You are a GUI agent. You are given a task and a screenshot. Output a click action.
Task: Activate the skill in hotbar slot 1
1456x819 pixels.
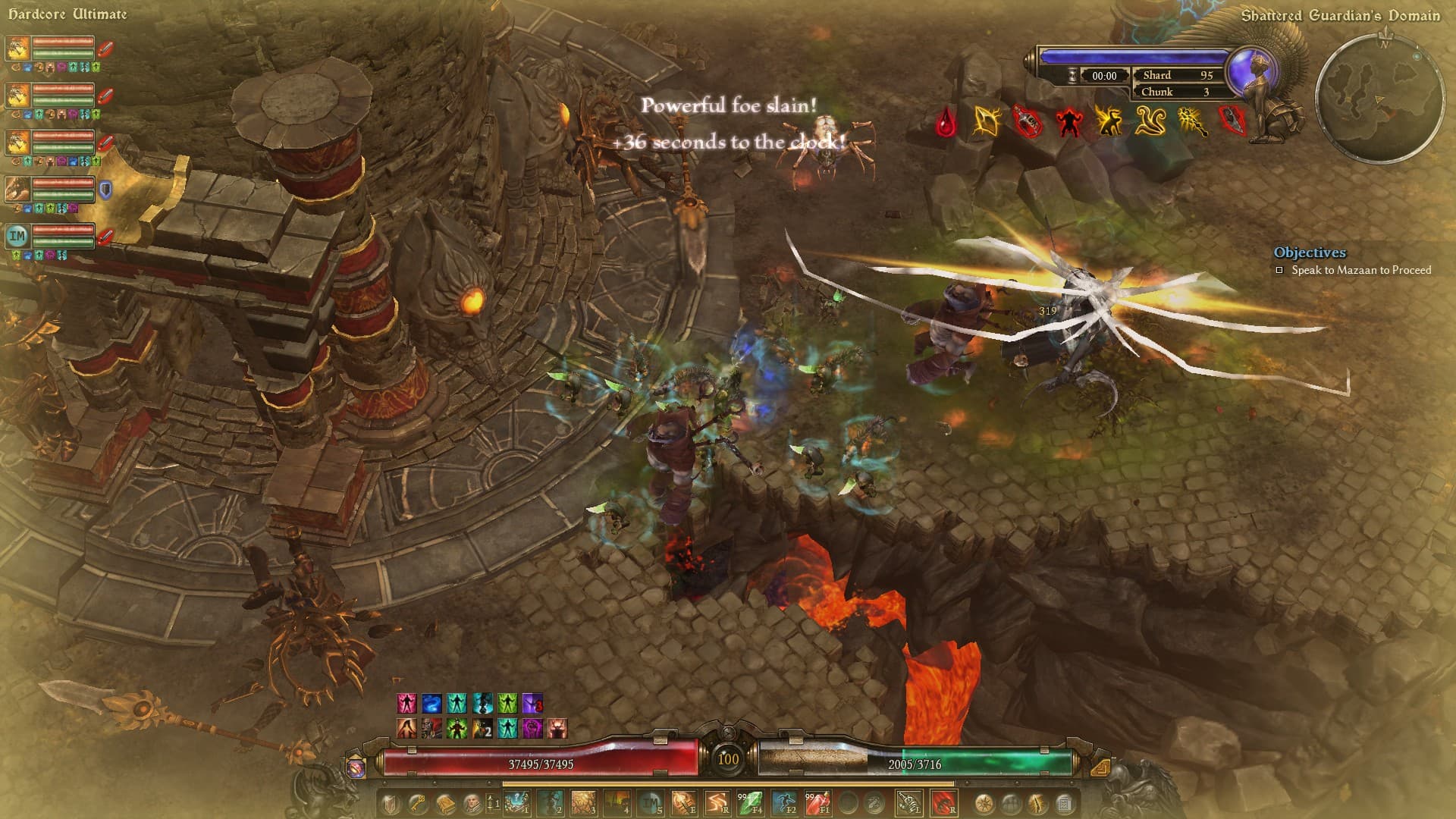518,802
